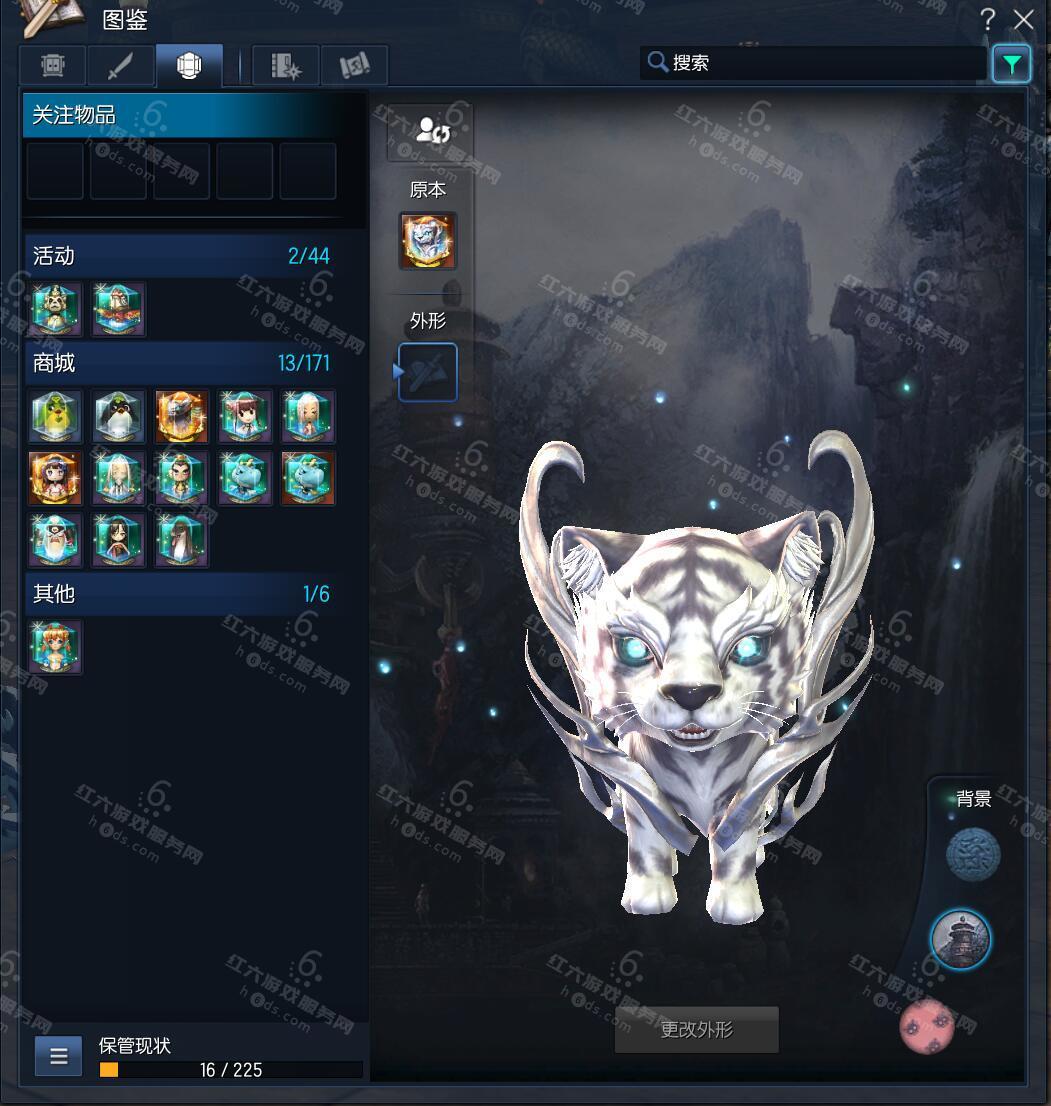Select the orange-haired girl under 其他

[56, 646]
